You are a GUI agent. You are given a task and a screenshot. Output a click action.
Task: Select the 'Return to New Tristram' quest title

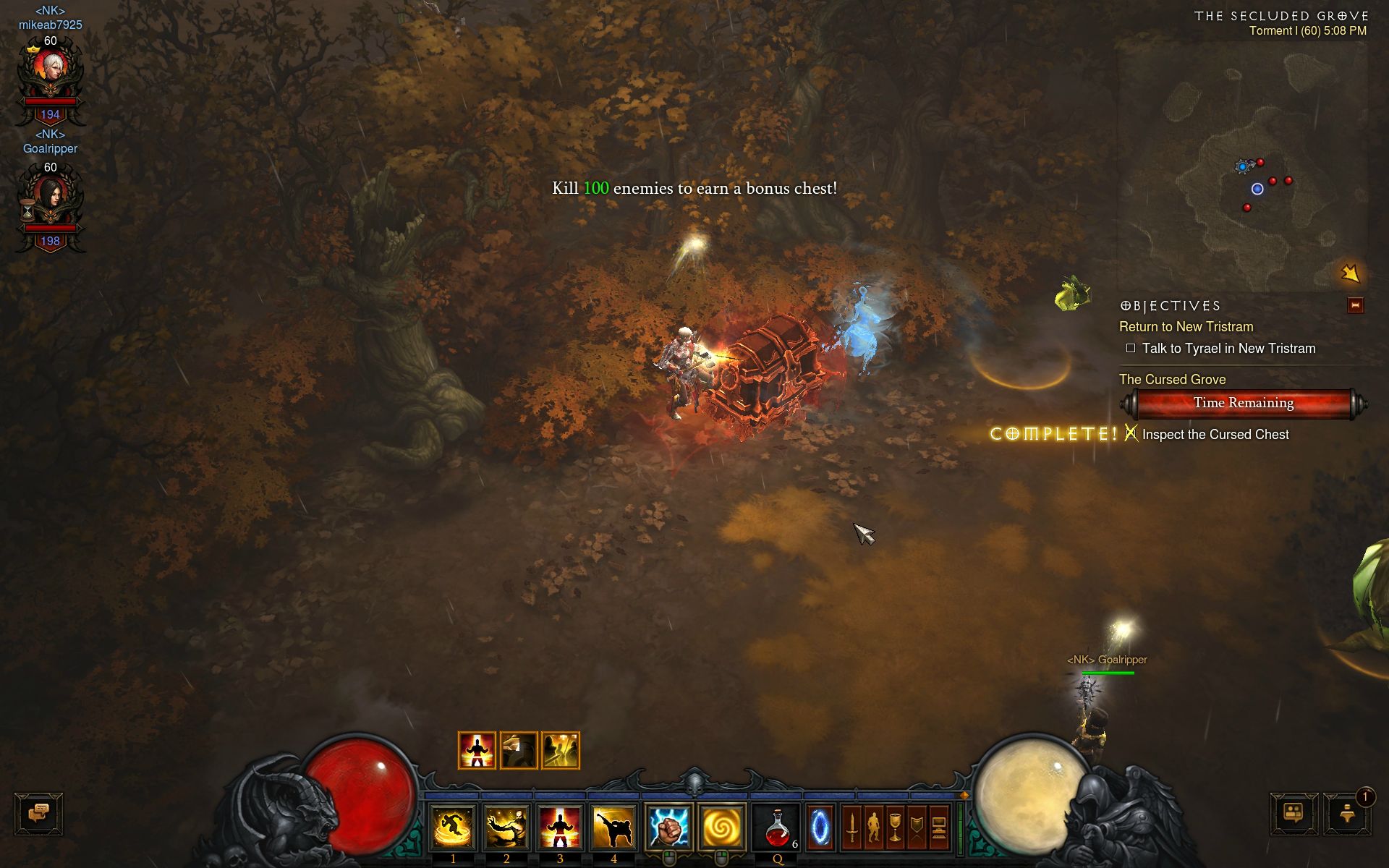click(1186, 326)
